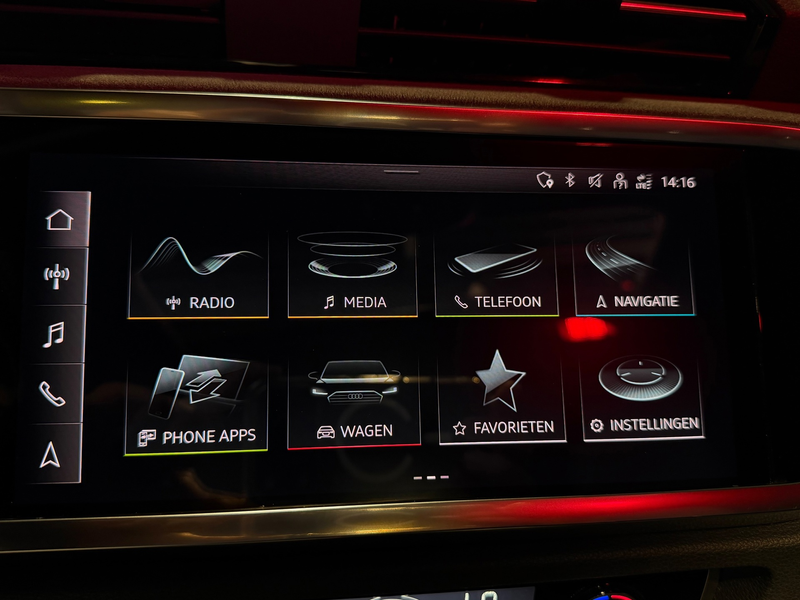
Task: Click the page indicator dashes
Action: point(431,478)
